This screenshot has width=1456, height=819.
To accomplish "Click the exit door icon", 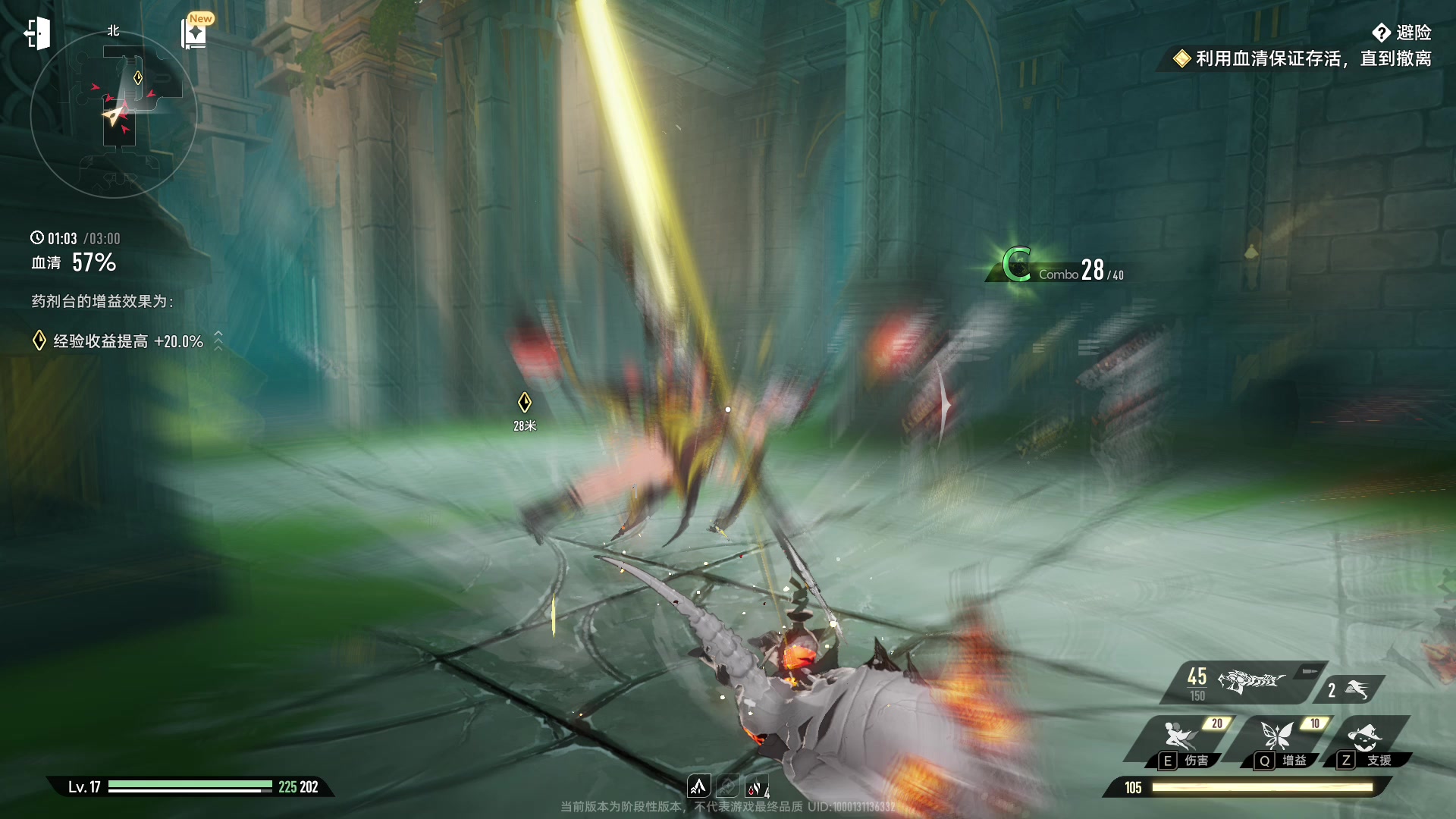I will pyautogui.click(x=37, y=34).
